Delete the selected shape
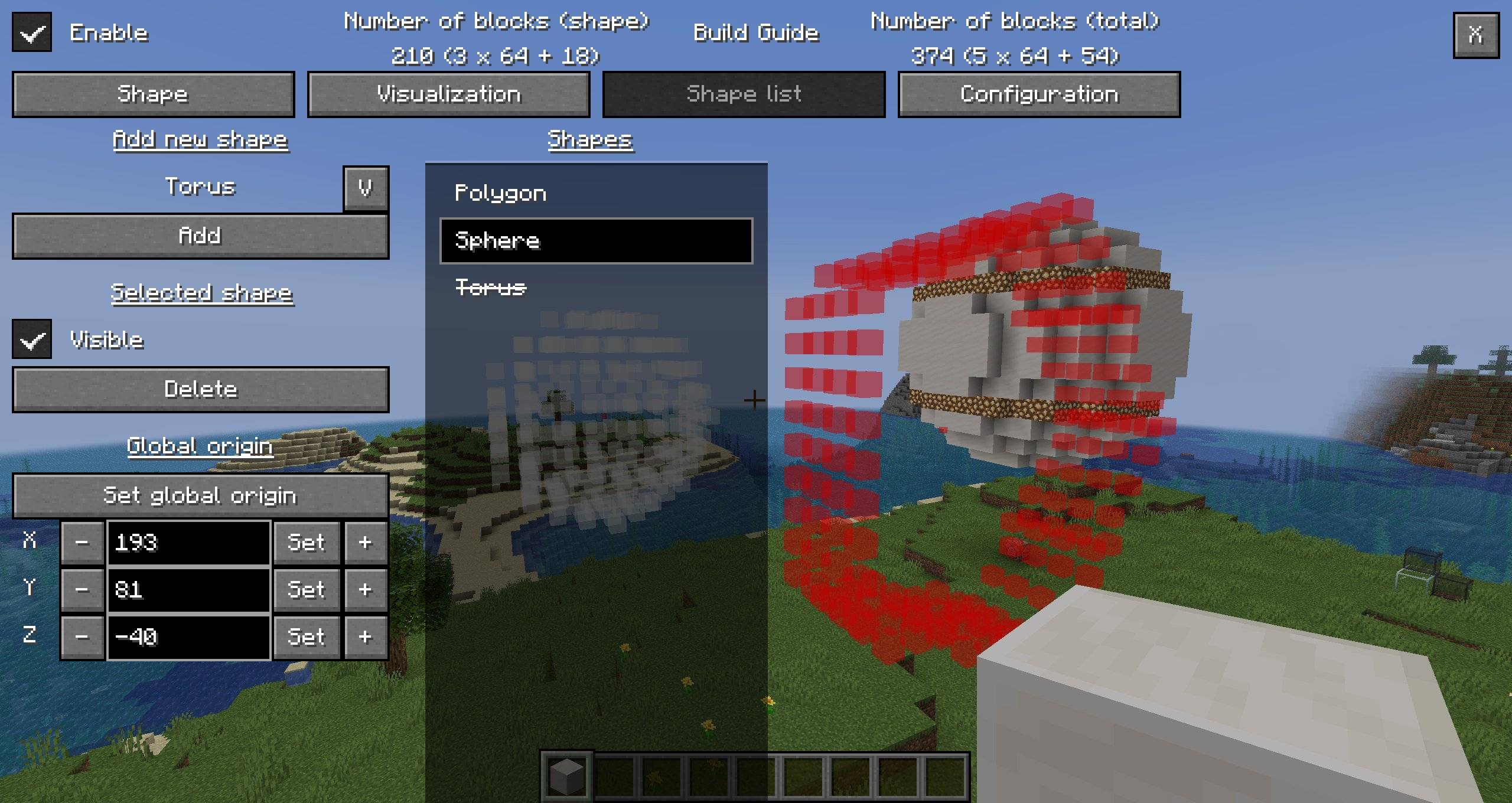This screenshot has height=803, width=1512. coord(201,389)
